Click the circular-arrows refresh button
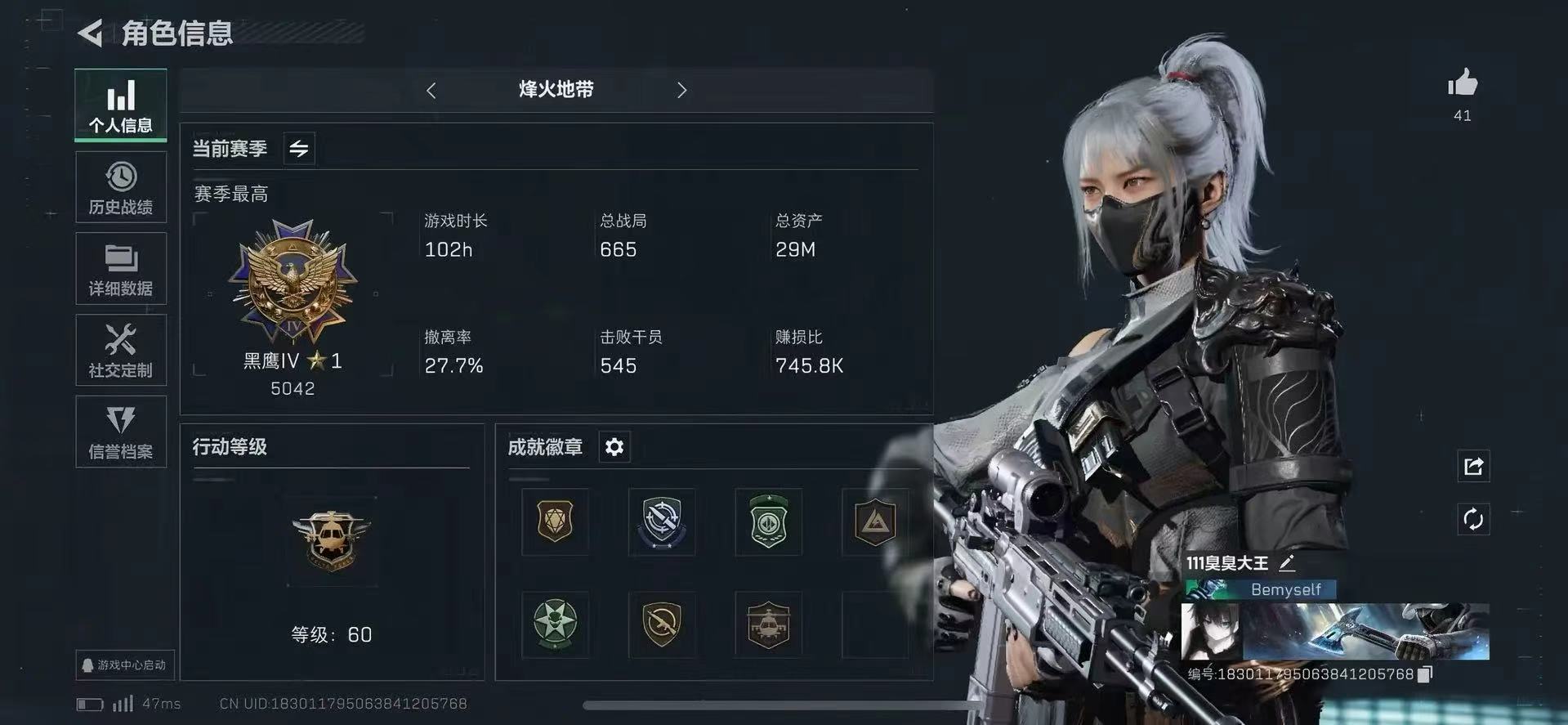The height and width of the screenshot is (725, 1568). (x=1473, y=519)
